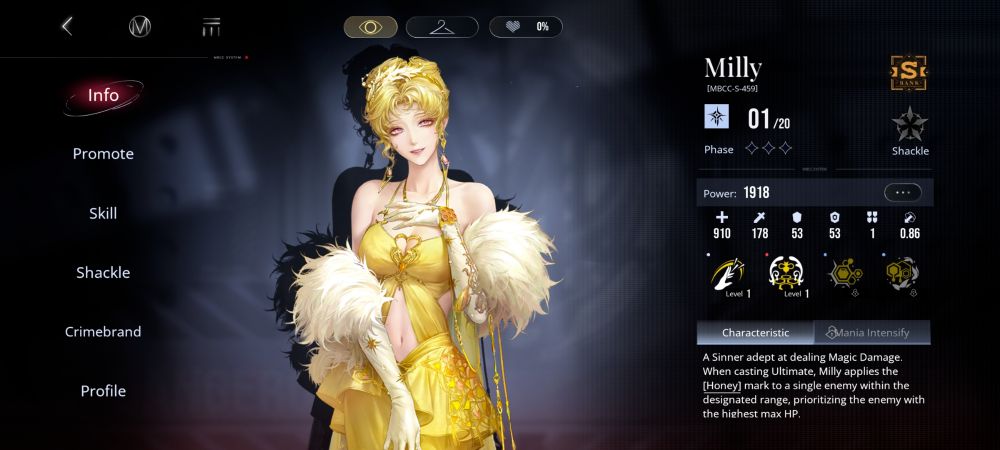Go back with the left arrow button
The width and height of the screenshot is (1000, 450).
[67, 26]
